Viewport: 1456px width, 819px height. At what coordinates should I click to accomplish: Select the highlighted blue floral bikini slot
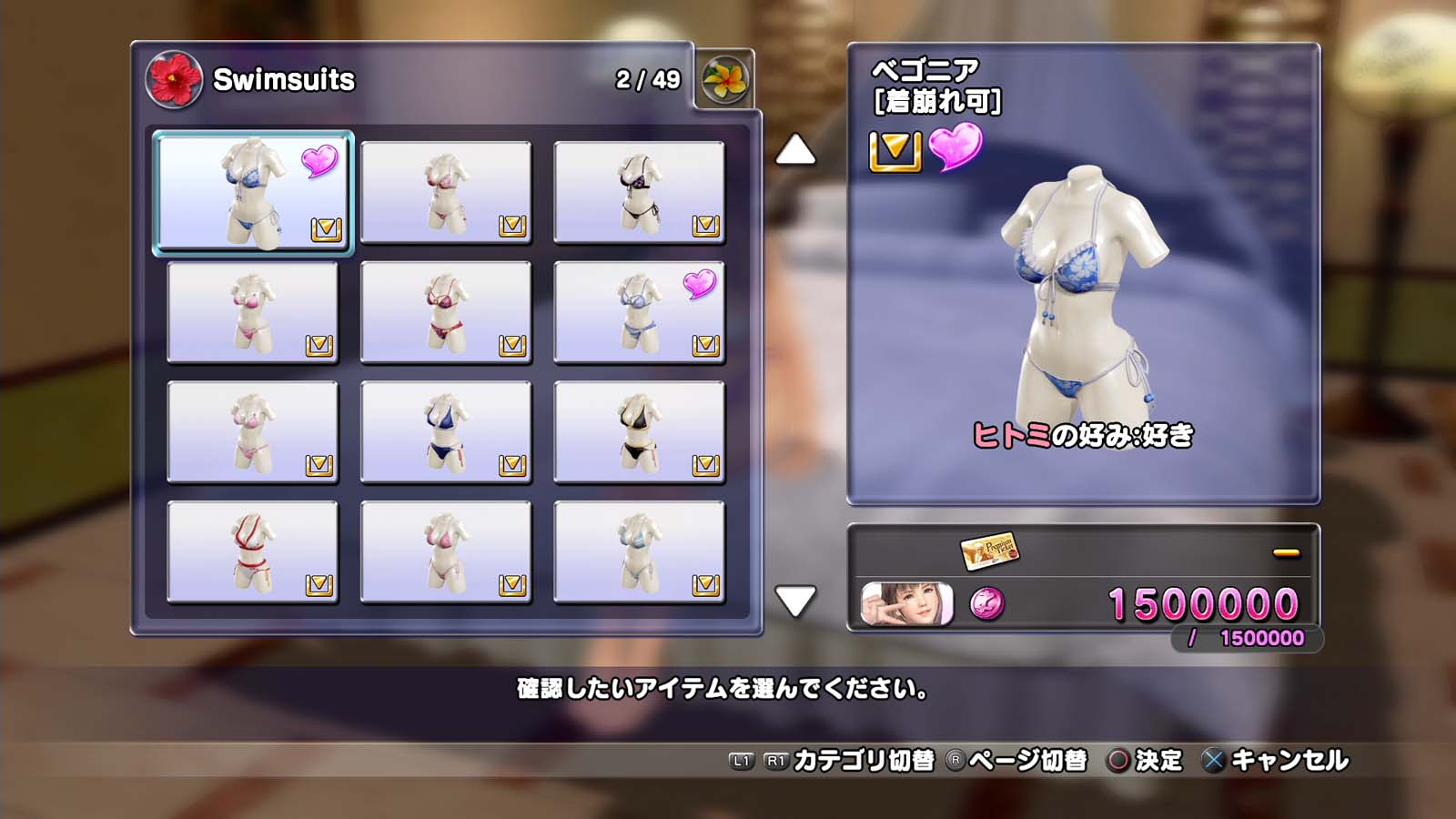pyautogui.click(x=253, y=192)
